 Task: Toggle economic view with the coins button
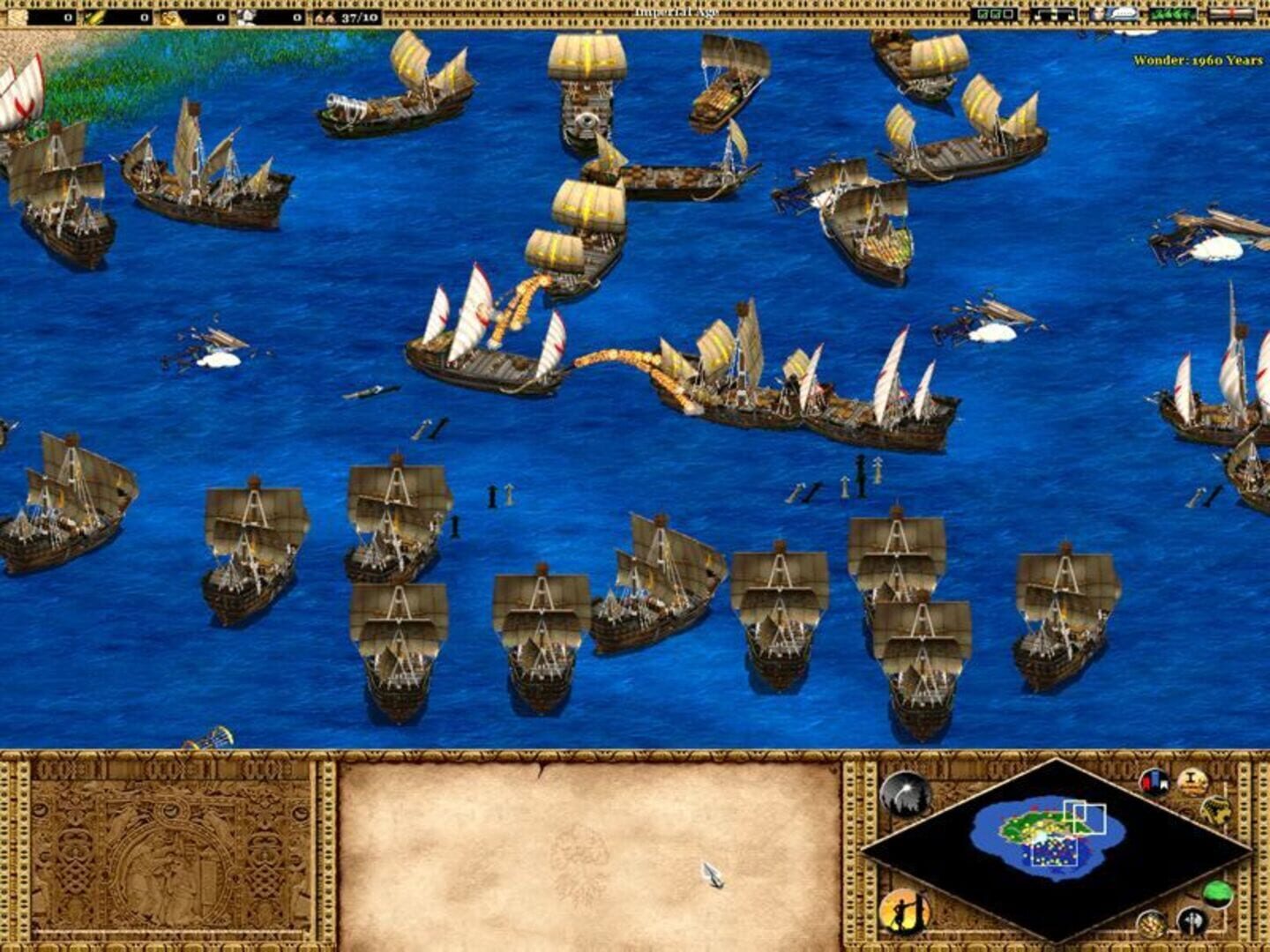(1150, 922)
